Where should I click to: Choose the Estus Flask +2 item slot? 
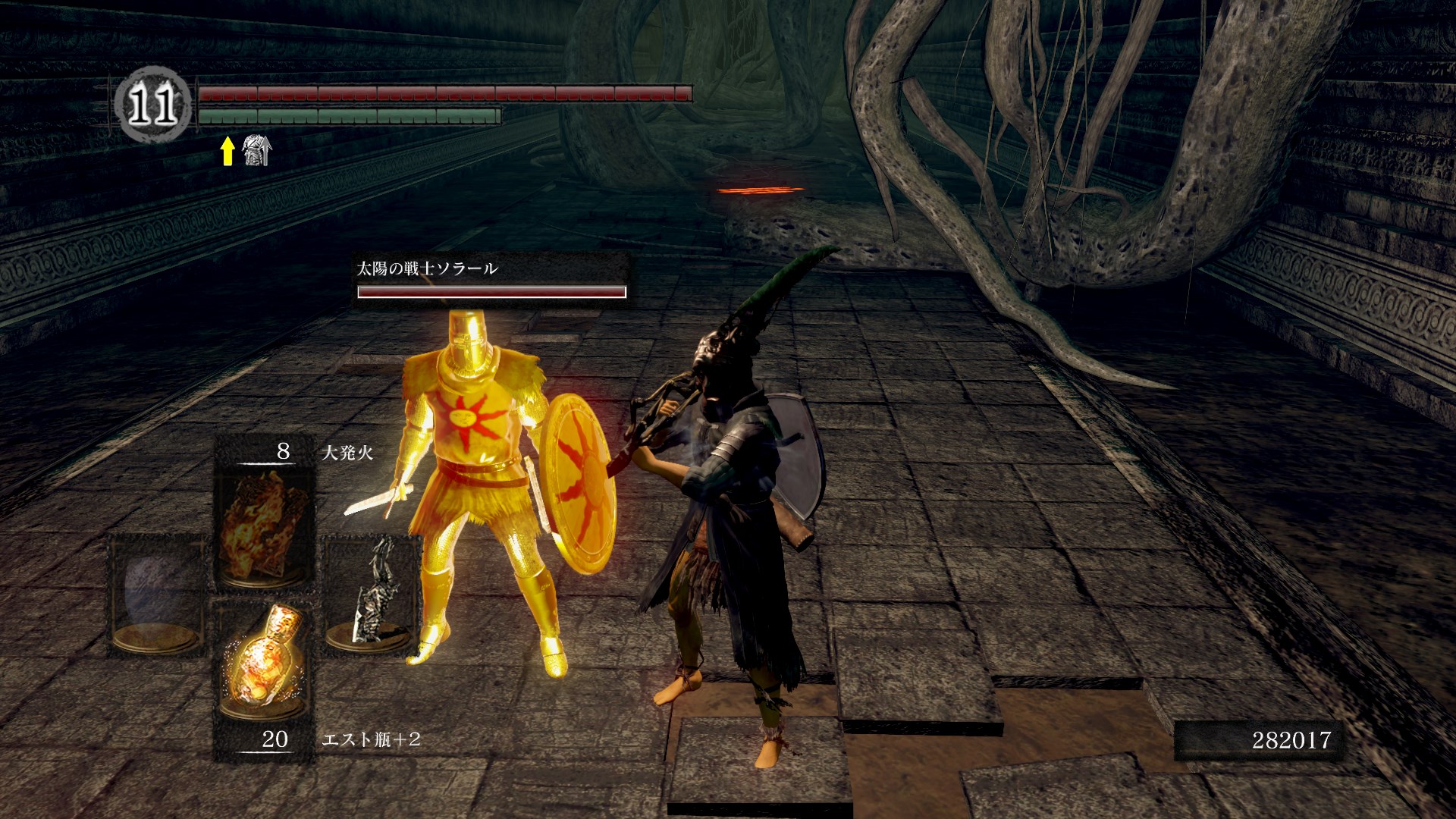[264, 667]
